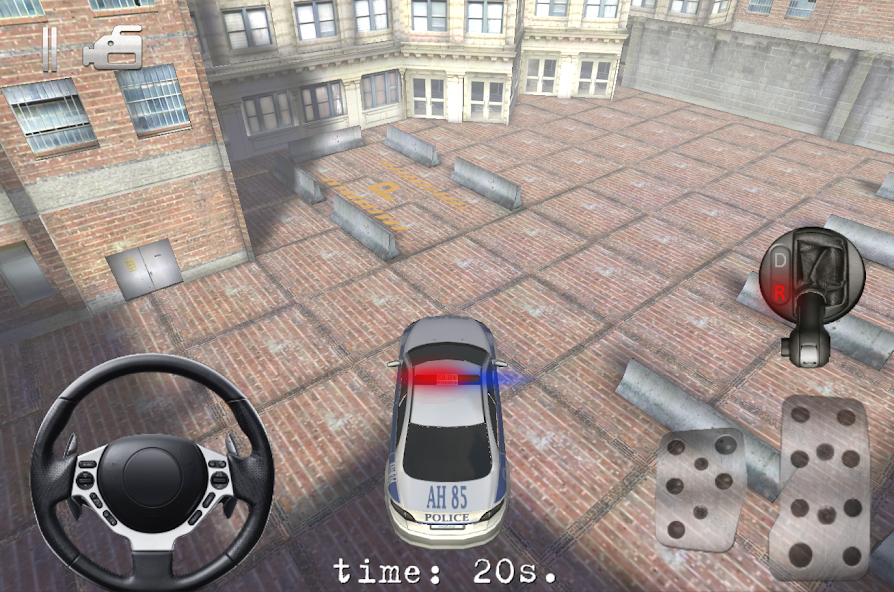Tap the steering wheel control
The image size is (894, 592).
point(152,471)
